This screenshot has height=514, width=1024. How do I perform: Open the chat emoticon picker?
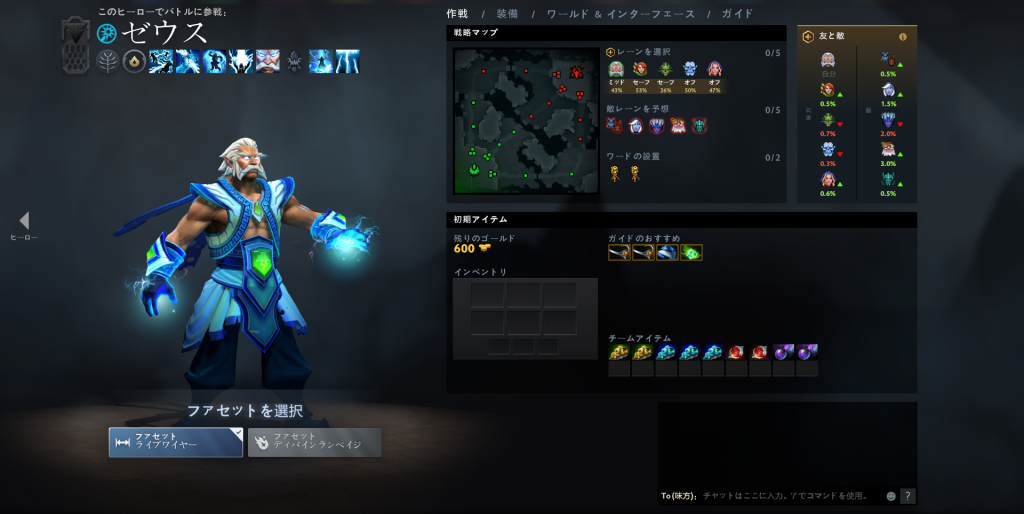pos(891,495)
